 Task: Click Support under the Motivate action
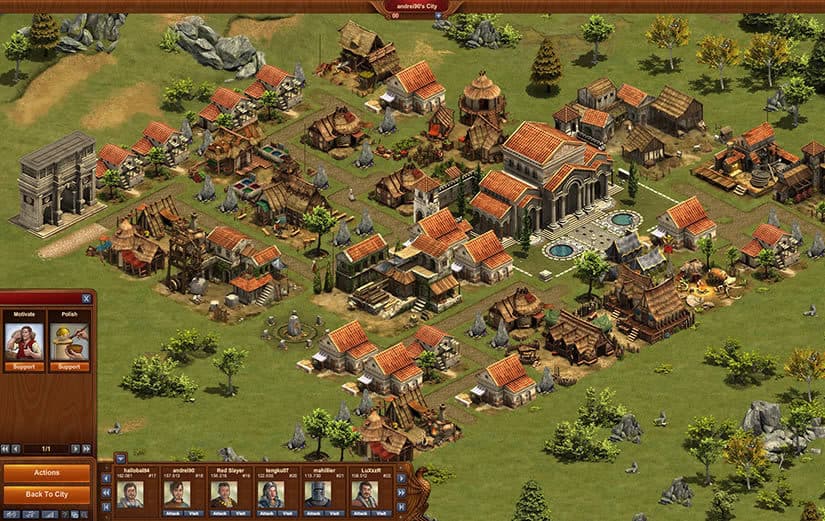(23, 367)
